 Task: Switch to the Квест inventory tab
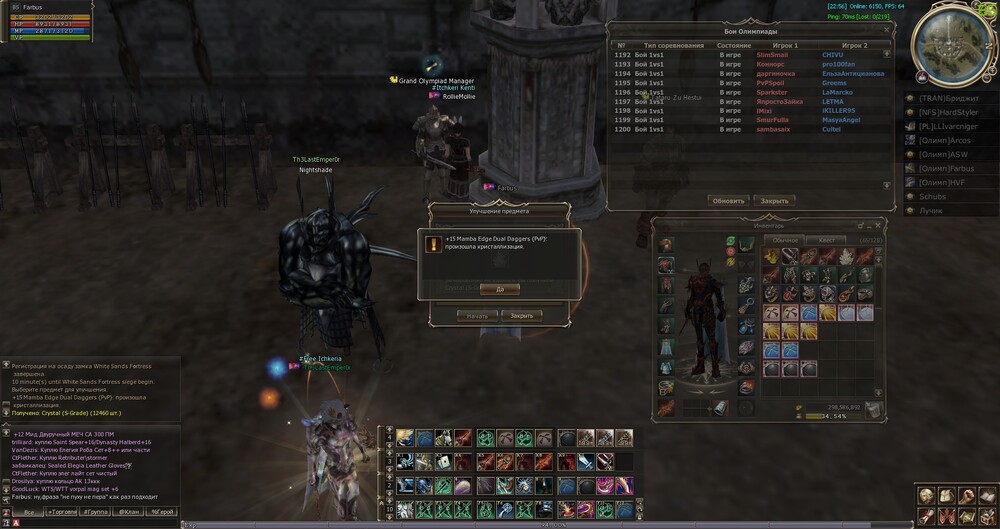coord(826,240)
